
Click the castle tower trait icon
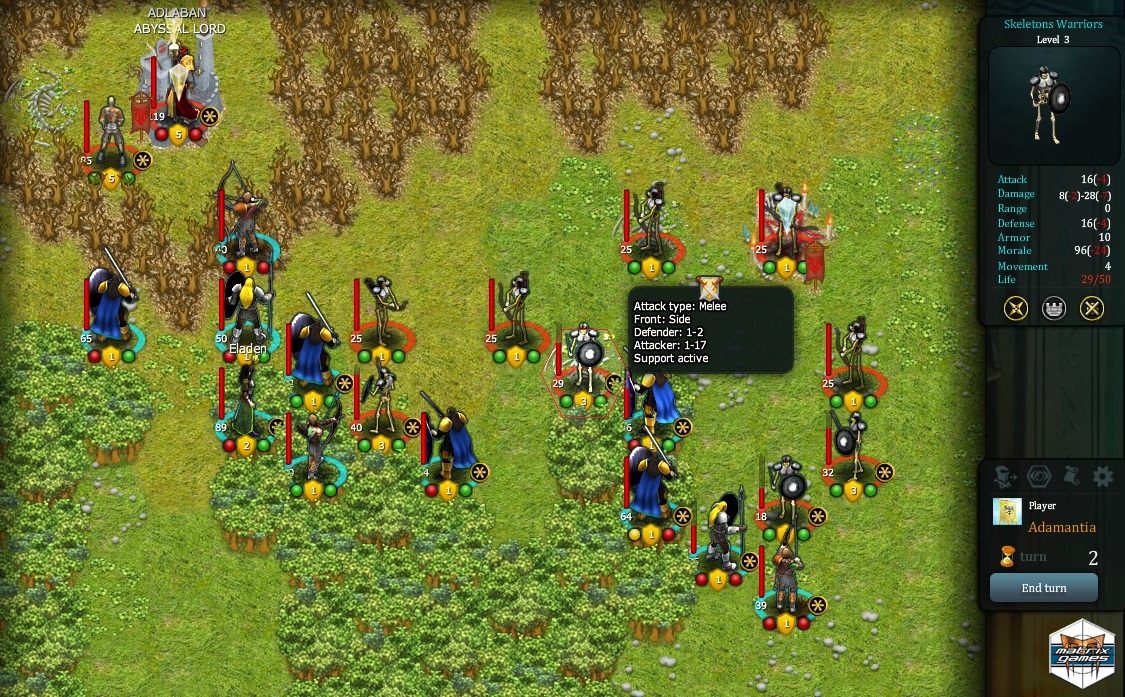tap(1054, 308)
